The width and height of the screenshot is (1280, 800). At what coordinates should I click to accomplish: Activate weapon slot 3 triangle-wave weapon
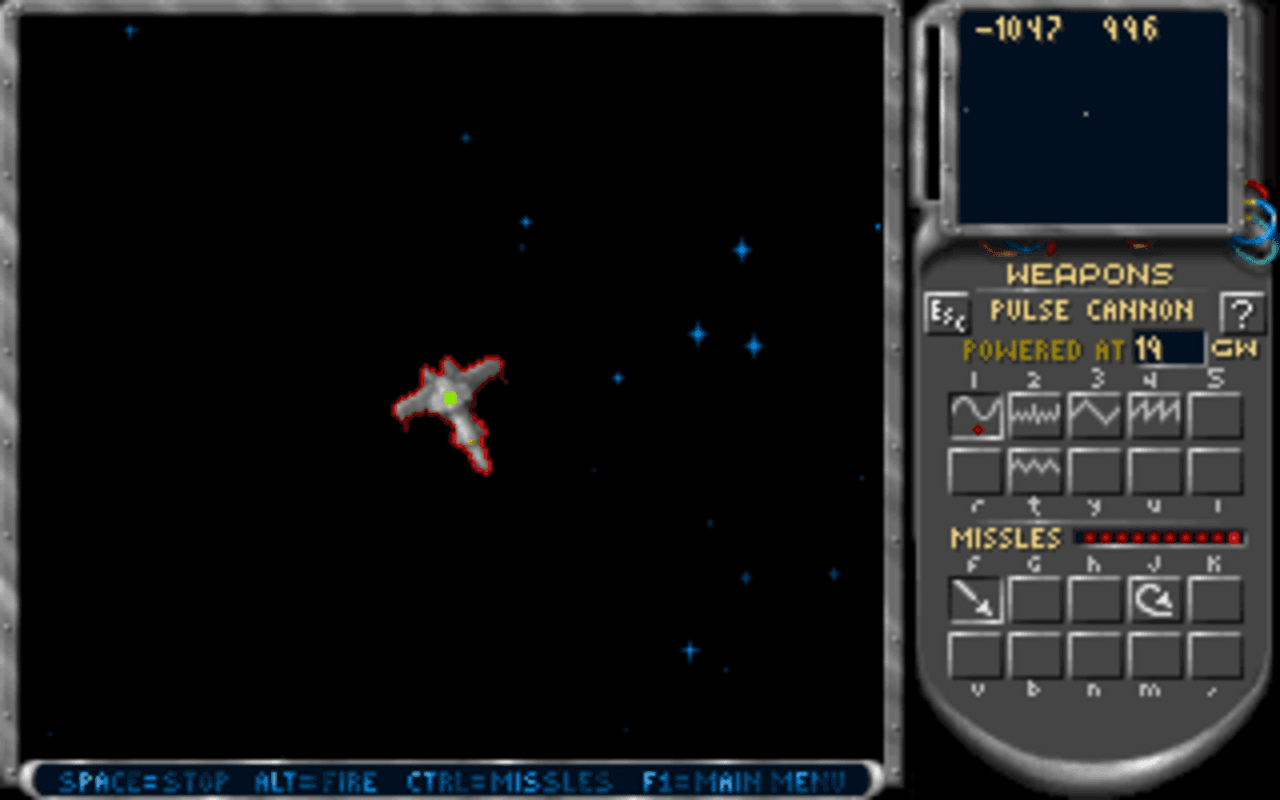point(1094,415)
